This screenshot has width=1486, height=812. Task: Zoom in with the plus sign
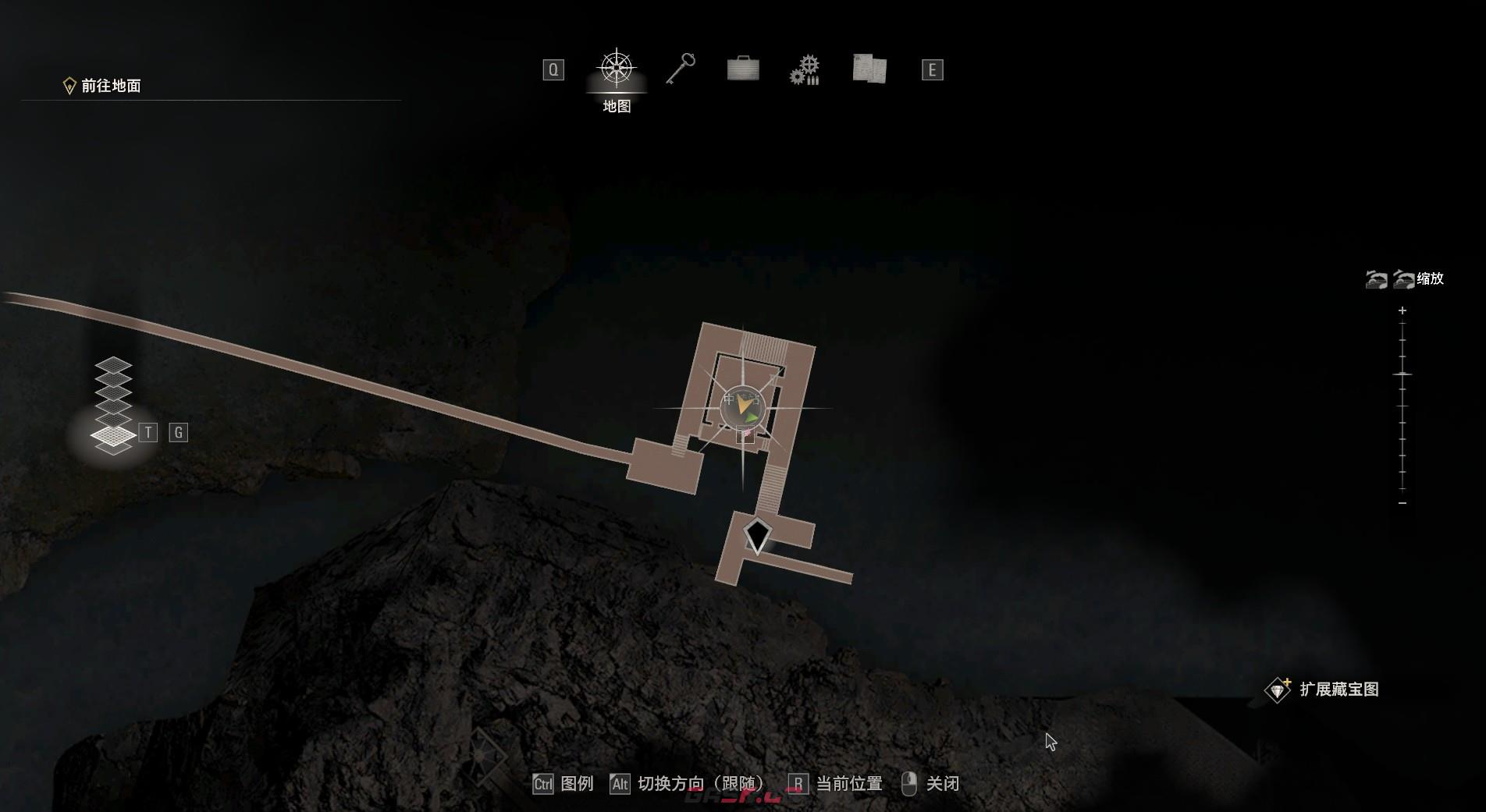[x=1402, y=310]
